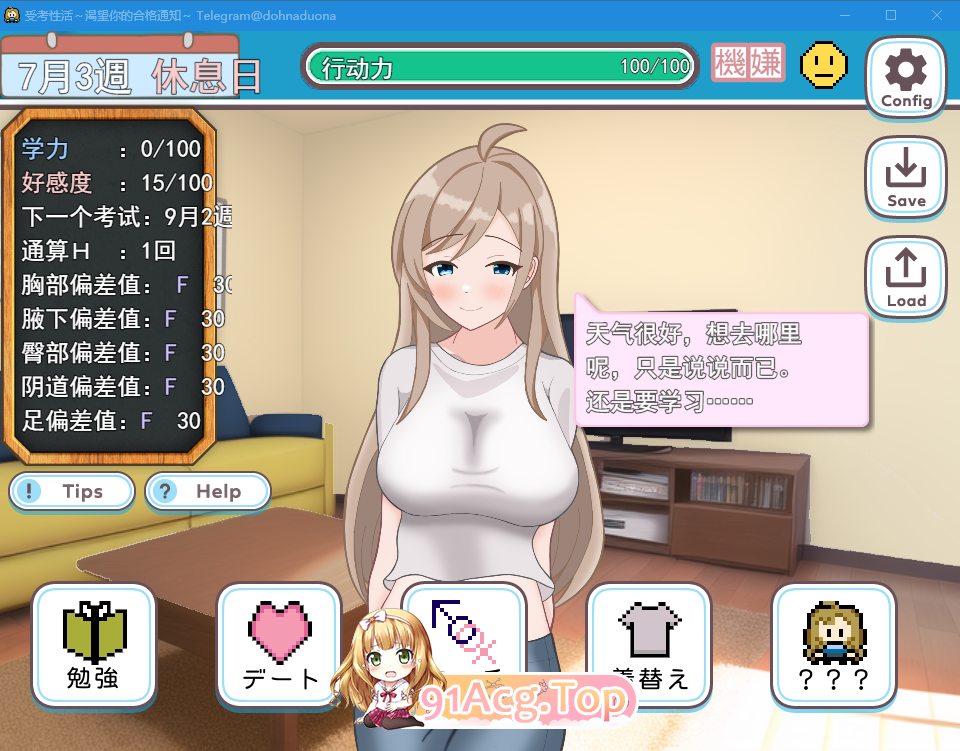This screenshot has width=960, height=751.
Task: Click the yellow smiley mood icon
Action: coord(824,65)
